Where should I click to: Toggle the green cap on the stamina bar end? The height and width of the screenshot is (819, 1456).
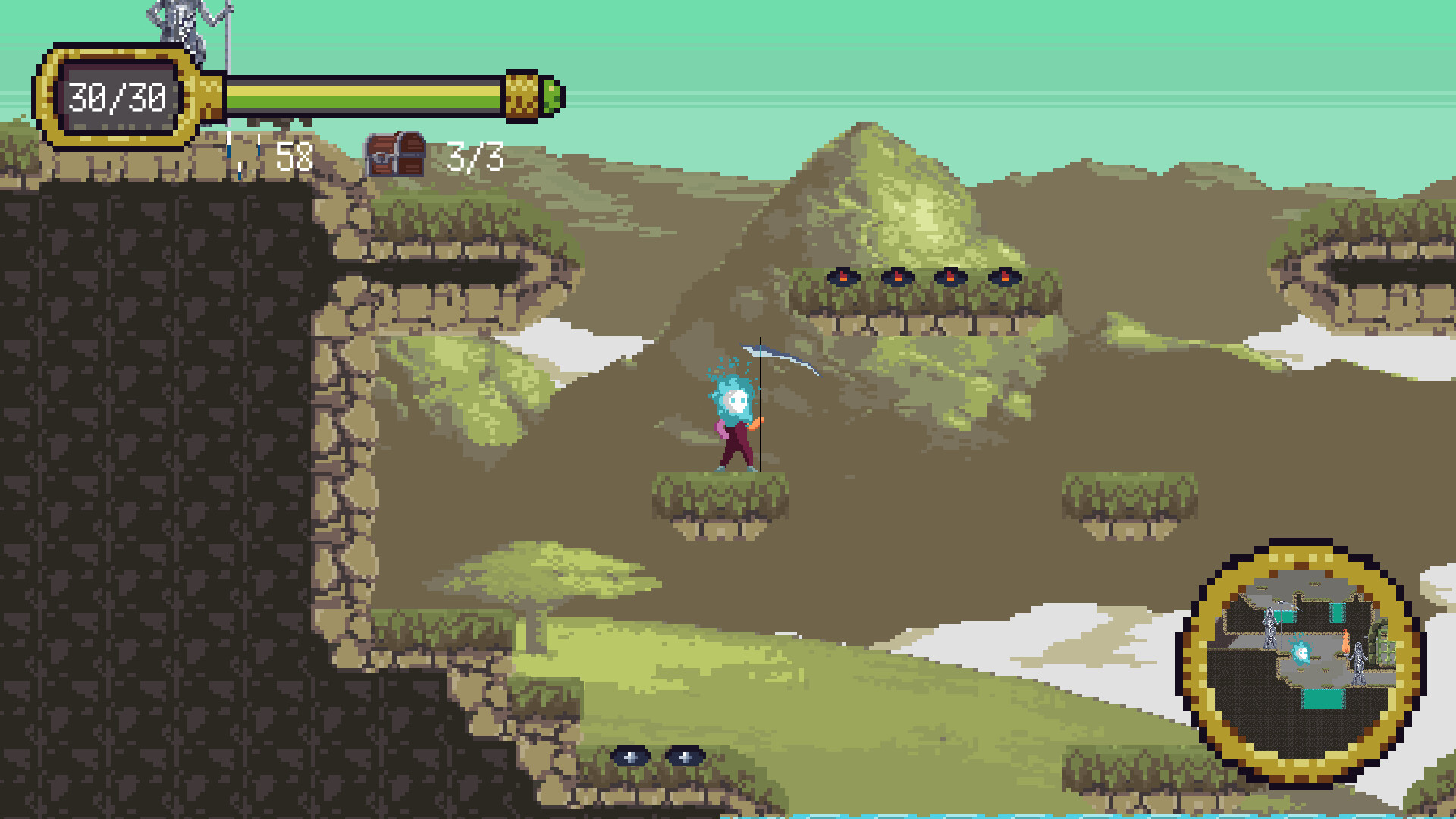point(553,96)
